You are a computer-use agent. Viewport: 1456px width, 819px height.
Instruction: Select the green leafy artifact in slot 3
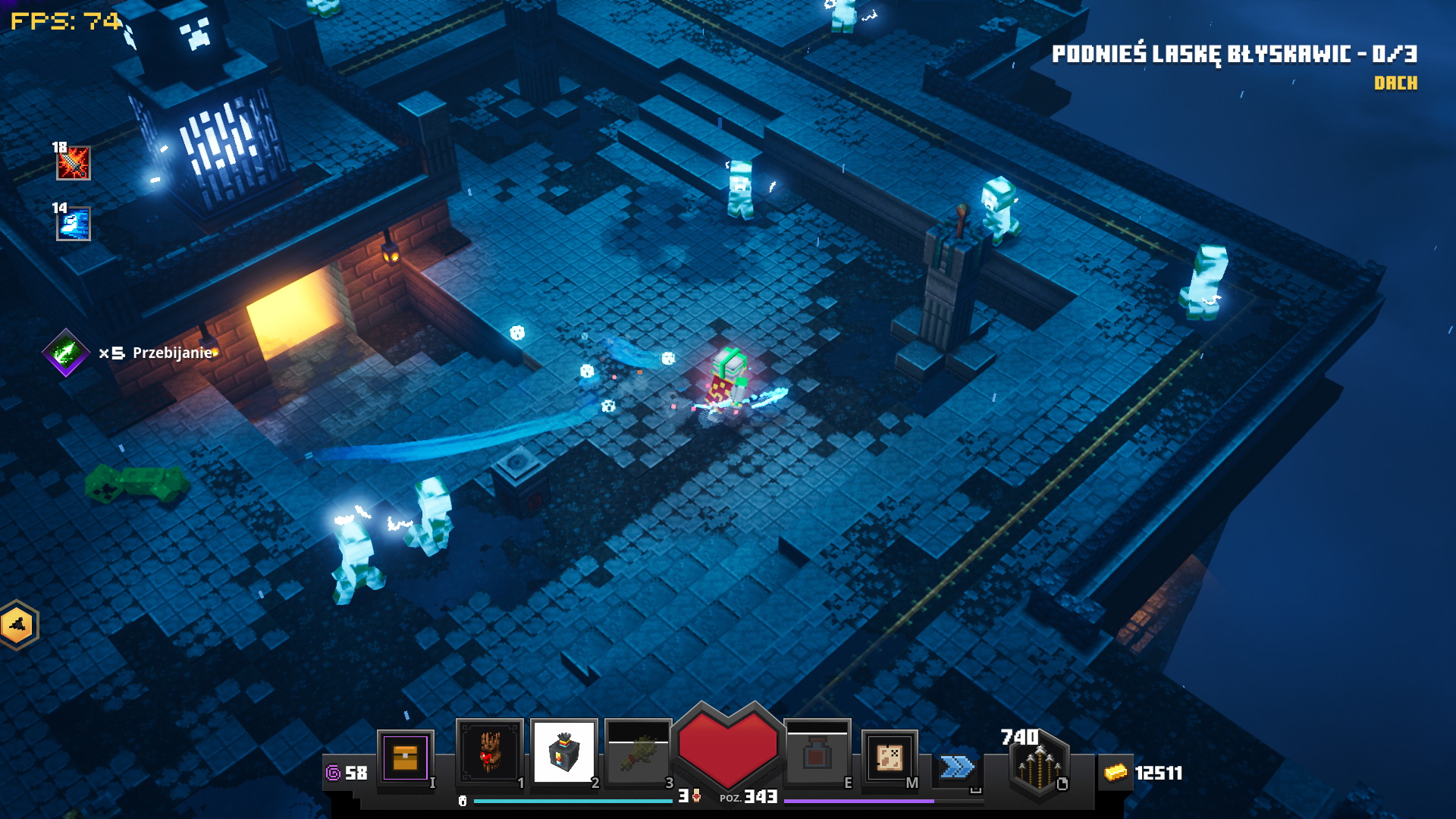(638, 753)
